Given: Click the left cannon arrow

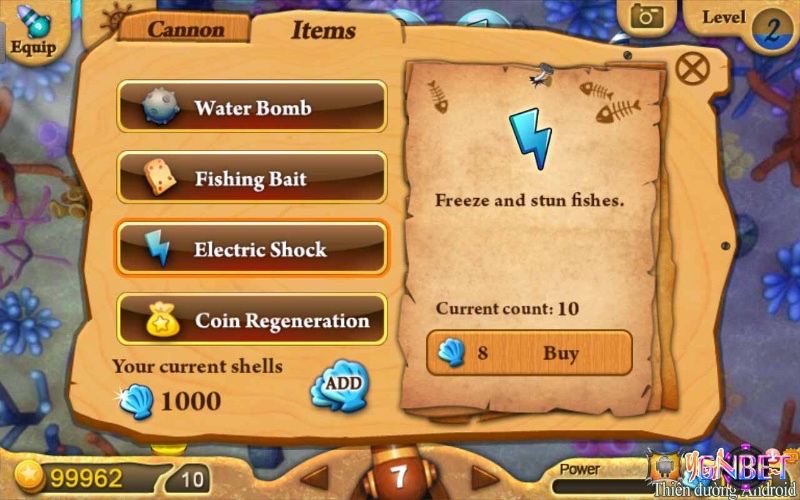Looking at the screenshot, I should click(x=316, y=476).
